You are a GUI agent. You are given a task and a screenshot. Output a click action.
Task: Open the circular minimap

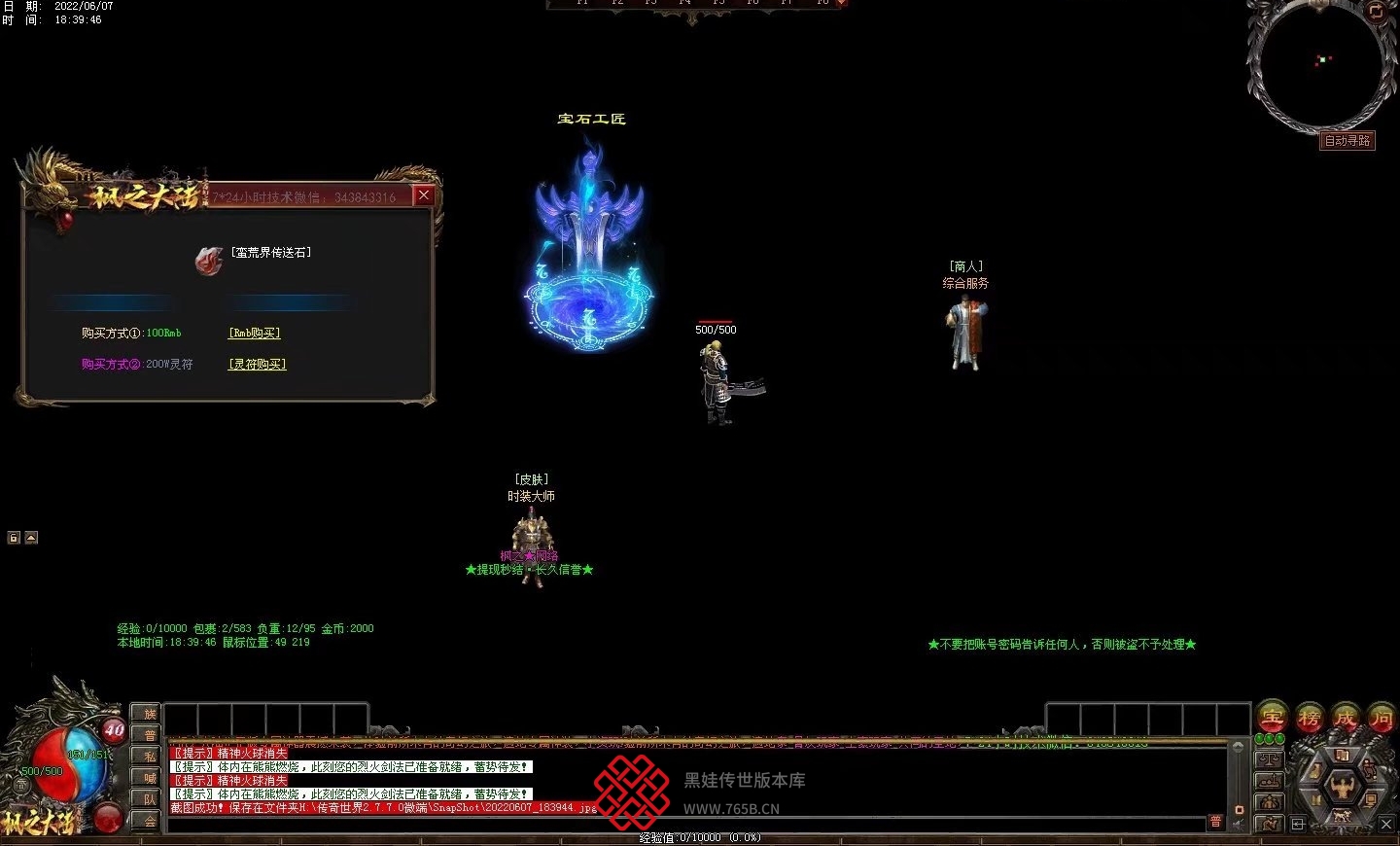coord(1320,64)
